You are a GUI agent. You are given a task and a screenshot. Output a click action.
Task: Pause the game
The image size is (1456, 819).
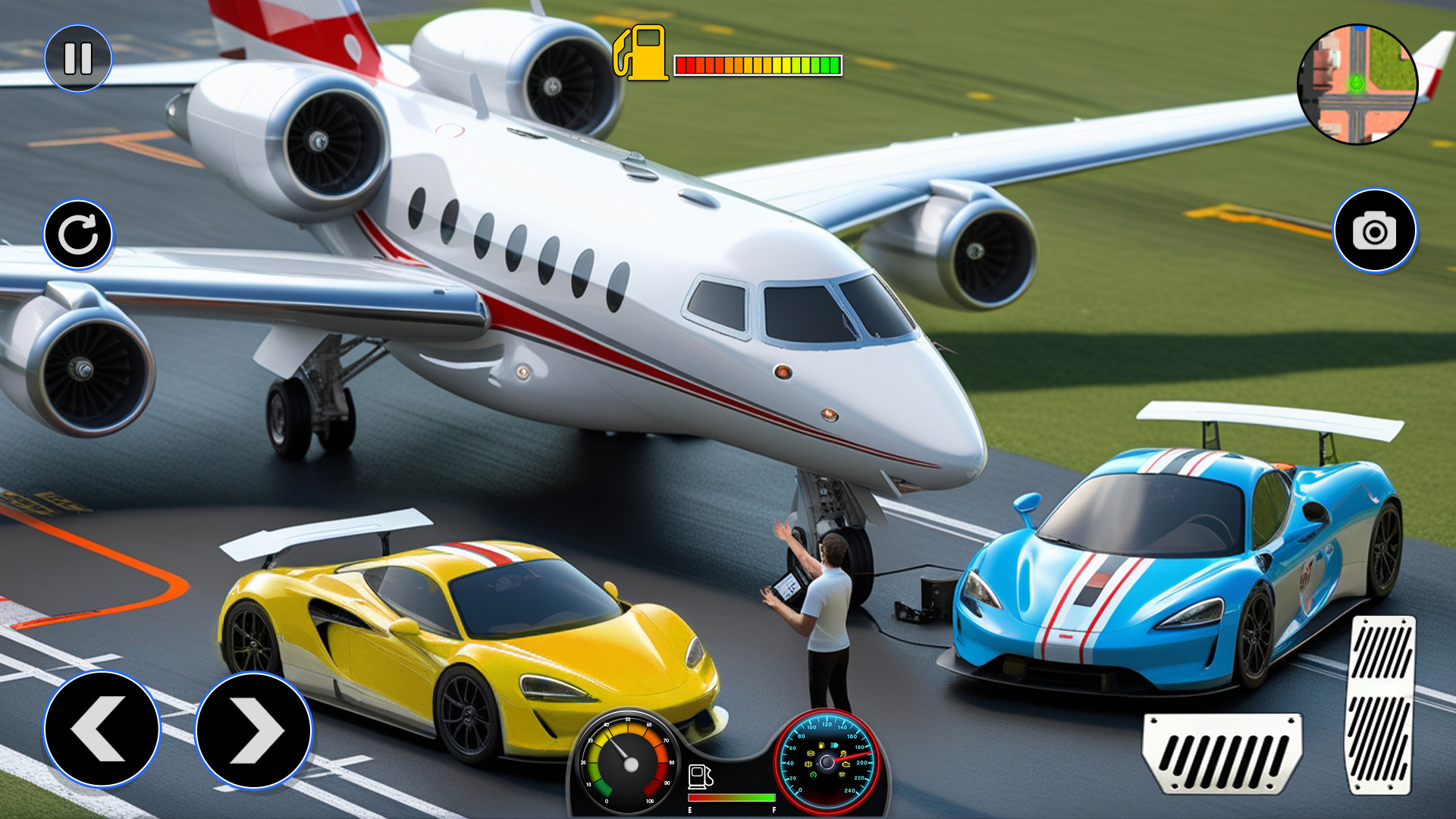(79, 57)
